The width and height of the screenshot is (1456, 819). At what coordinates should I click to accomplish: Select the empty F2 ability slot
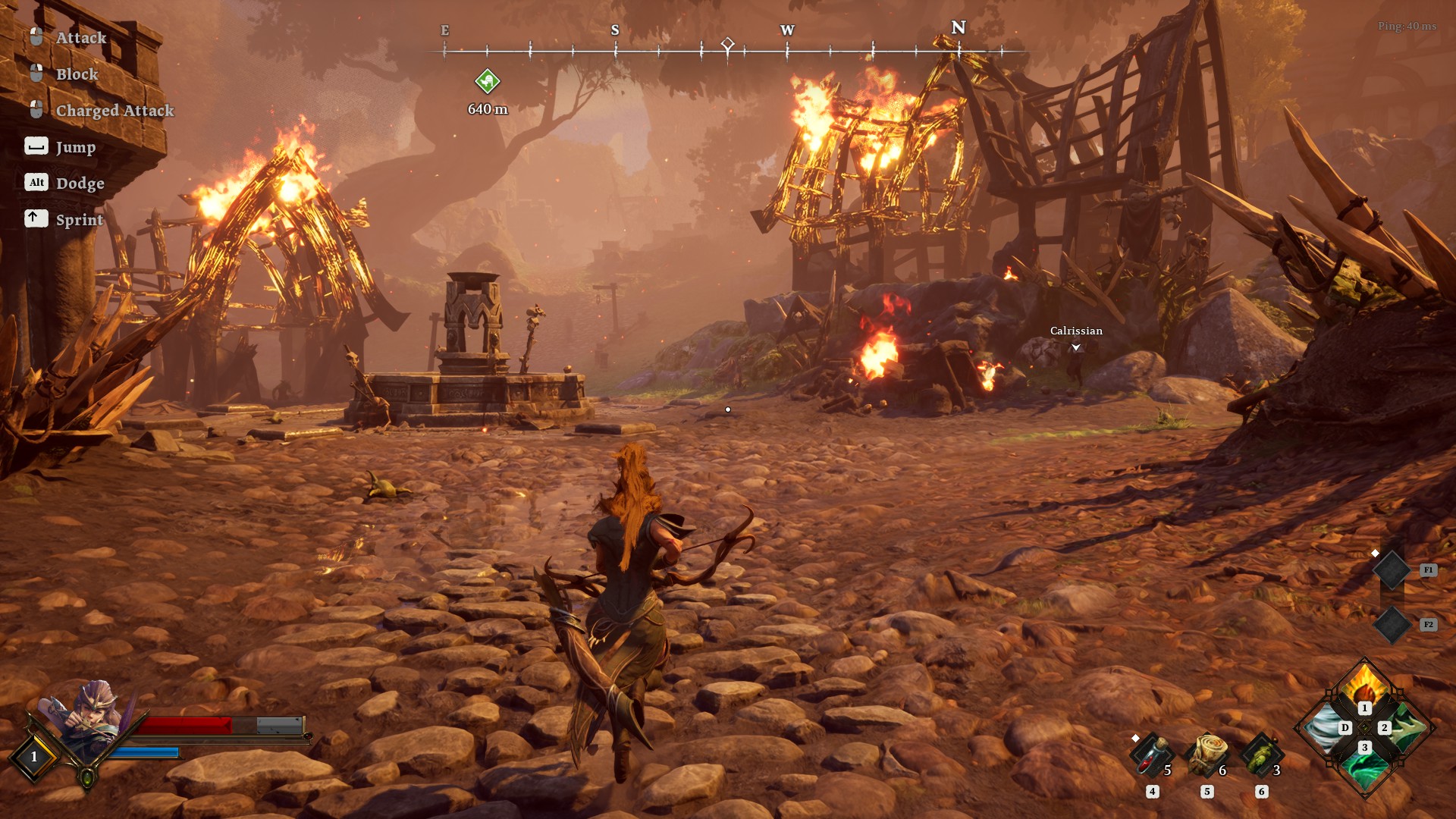pyautogui.click(x=1392, y=625)
